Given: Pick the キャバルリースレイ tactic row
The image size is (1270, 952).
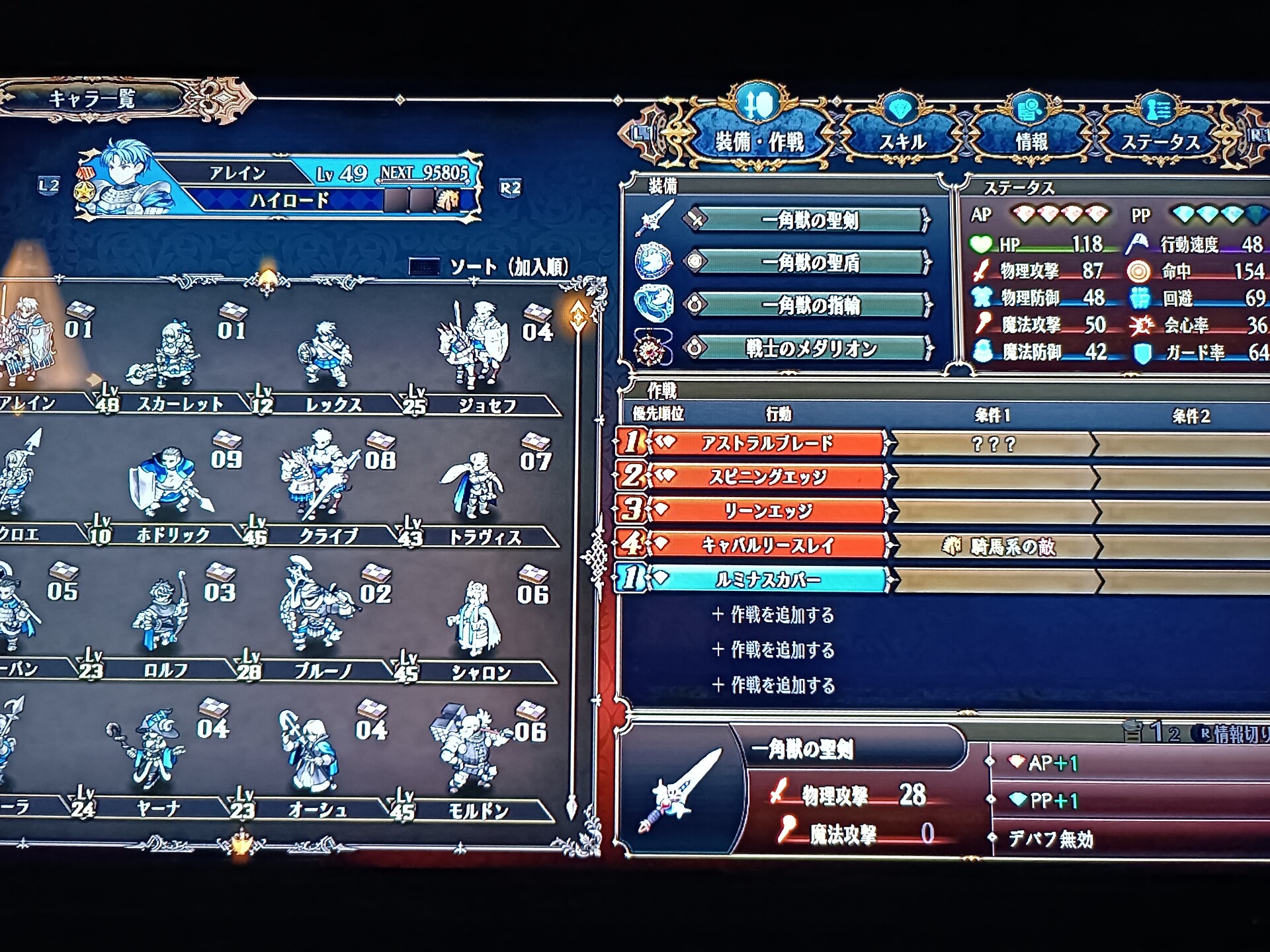Looking at the screenshot, I should [766, 545].
